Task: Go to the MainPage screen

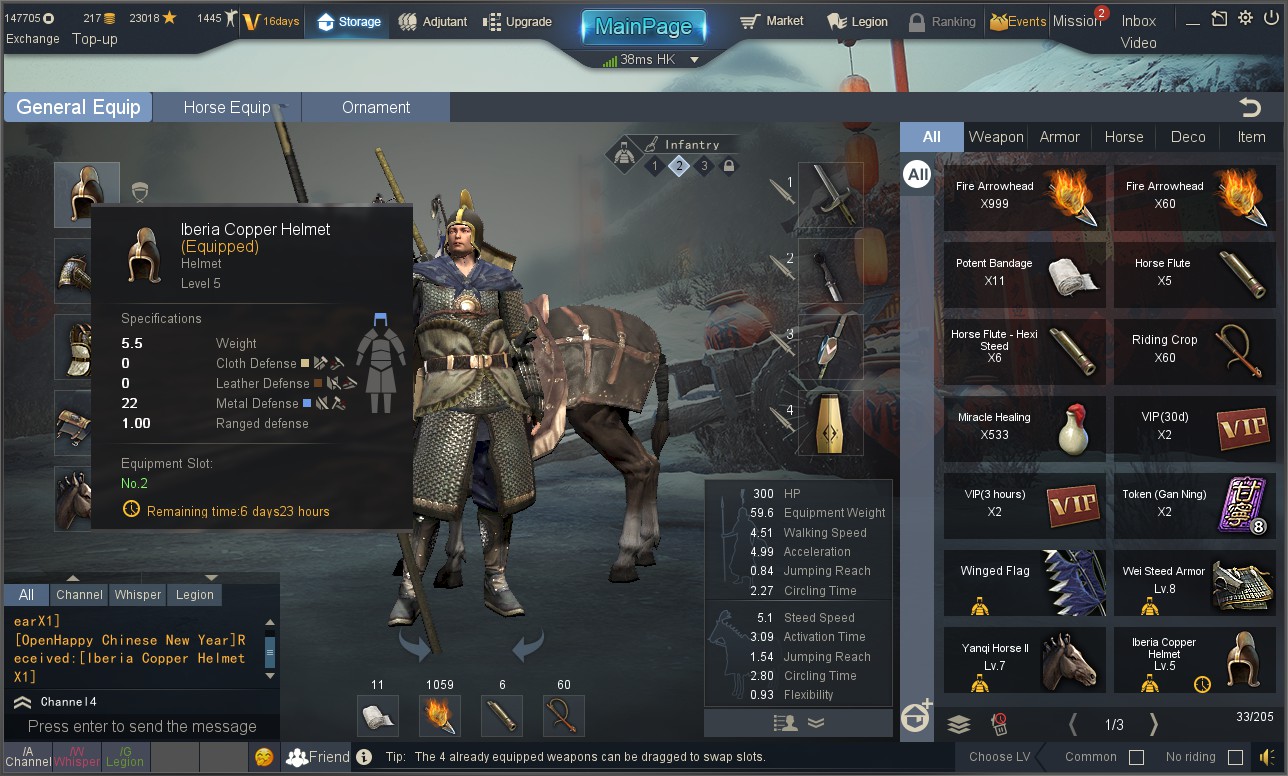Action: [x=643, y=26]
